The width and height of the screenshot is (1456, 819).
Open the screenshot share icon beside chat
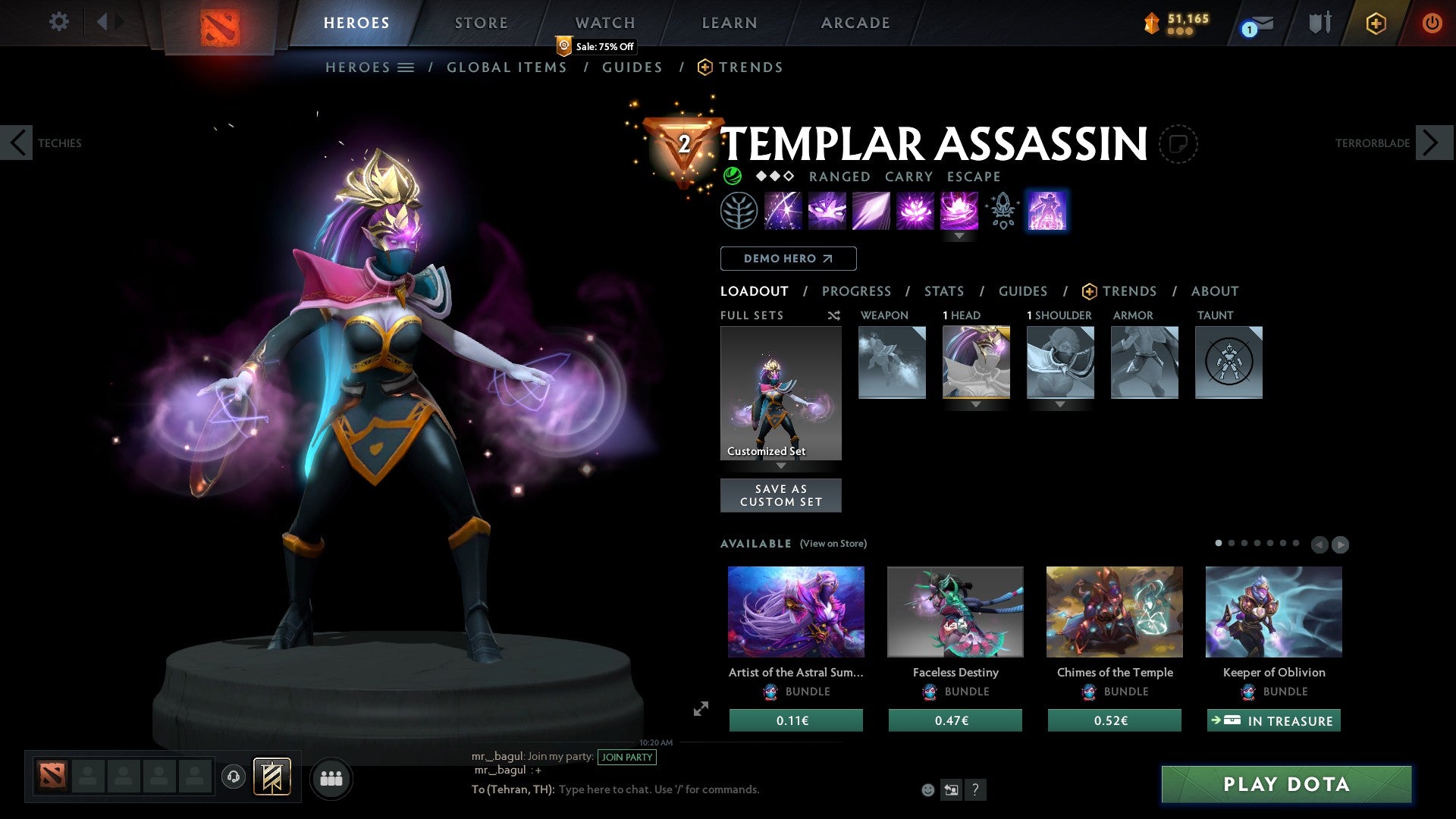point(952,789)
